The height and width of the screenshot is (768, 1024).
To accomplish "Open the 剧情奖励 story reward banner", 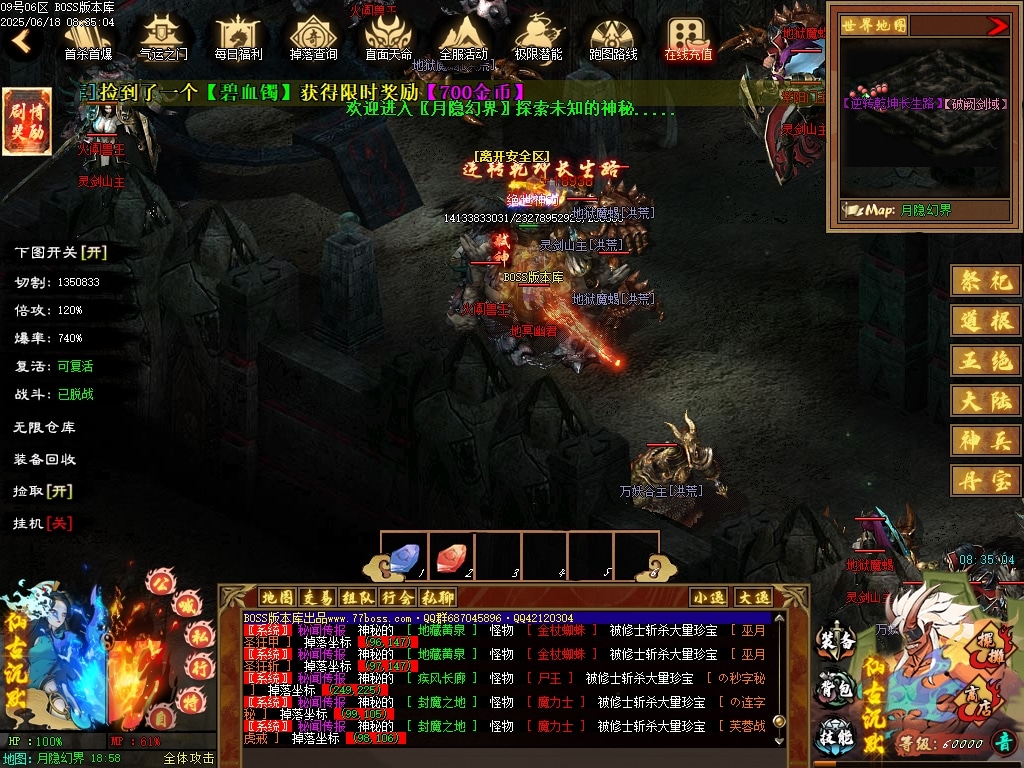I will click(x=26, y=122).
